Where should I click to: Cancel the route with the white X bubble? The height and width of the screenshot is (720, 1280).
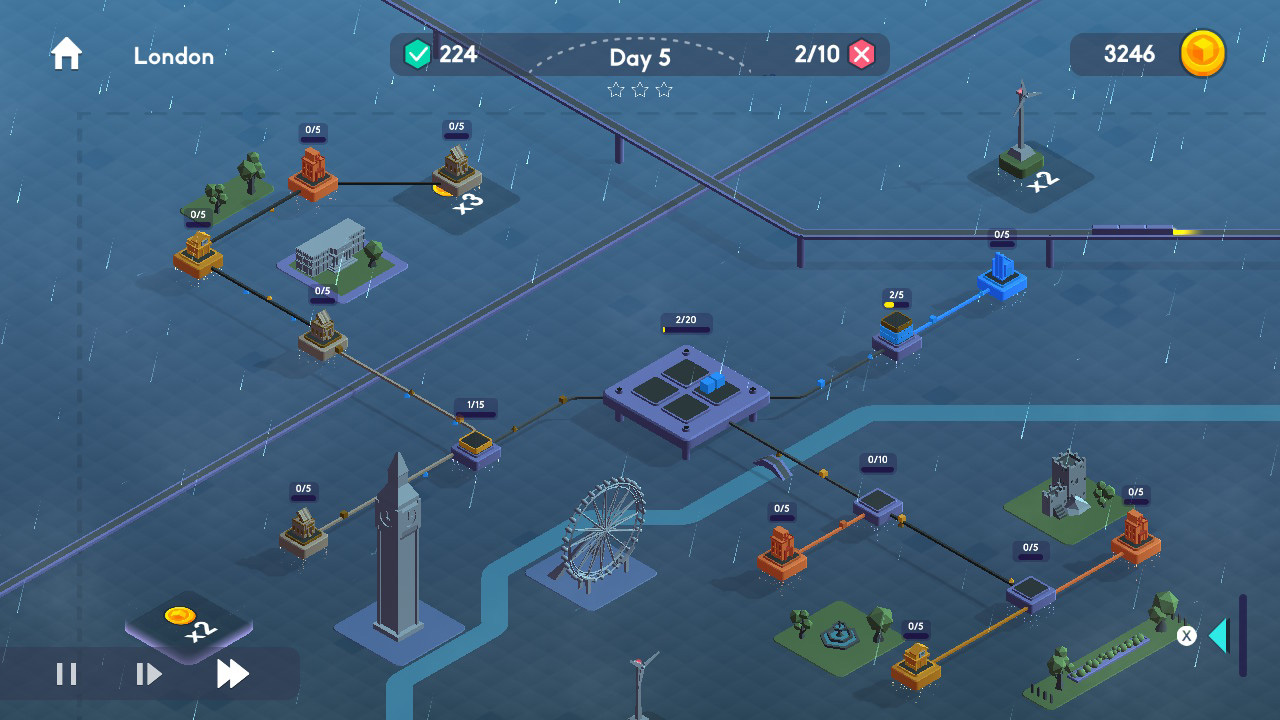[x=1186, y=635]
